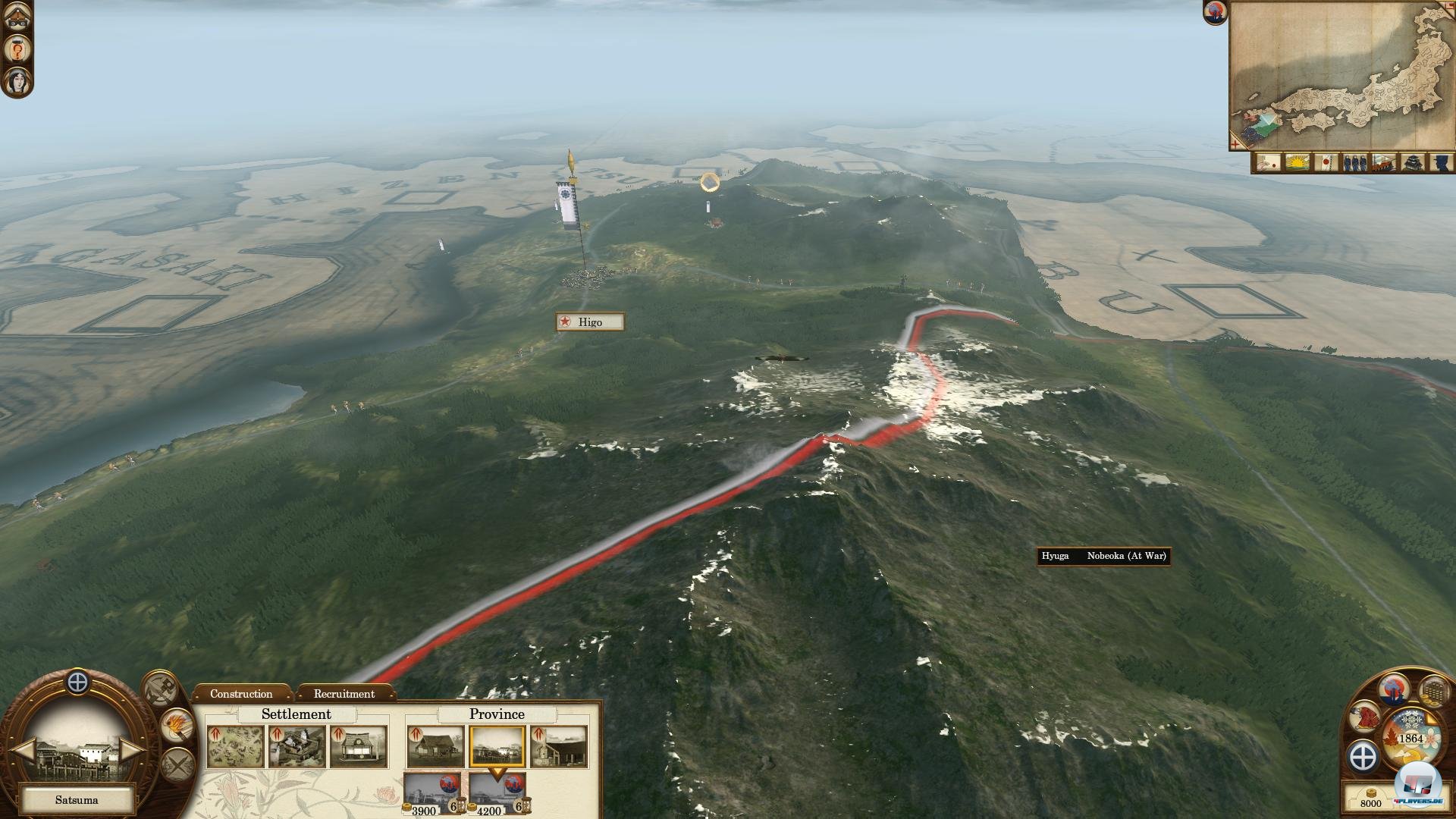Open the Recruitment tab
1456x819 pixels.
tap(344, 694)
